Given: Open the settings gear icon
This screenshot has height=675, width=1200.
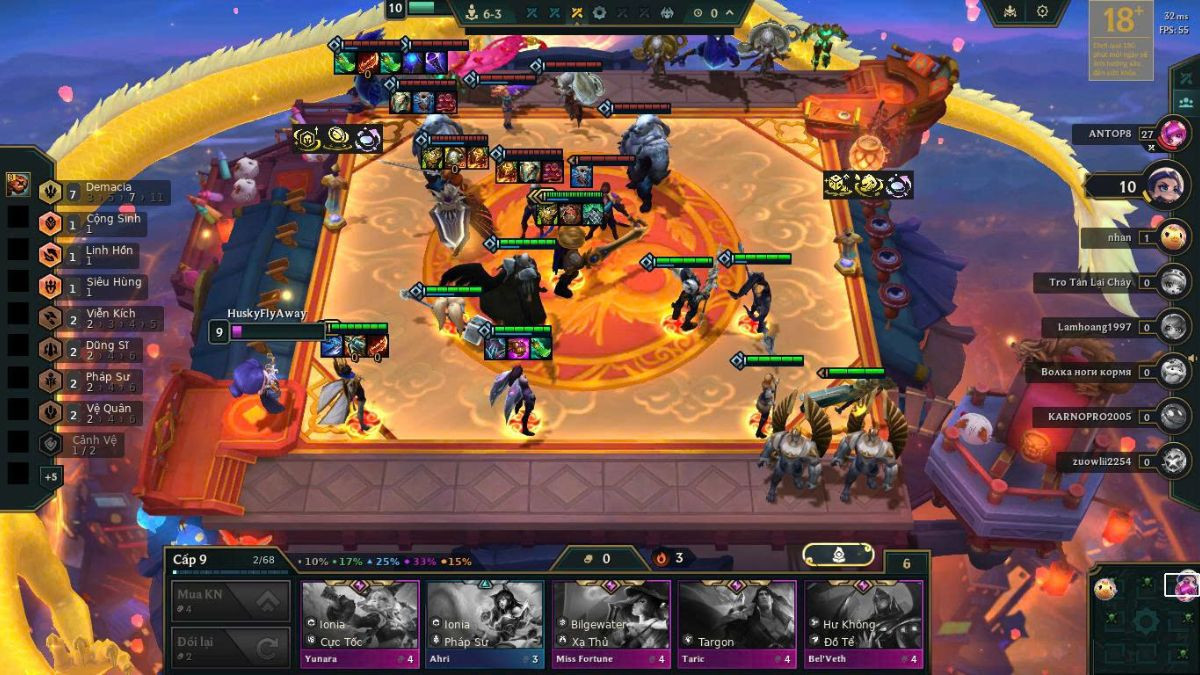Looking at the screenshot, I should coord(1042,12).
